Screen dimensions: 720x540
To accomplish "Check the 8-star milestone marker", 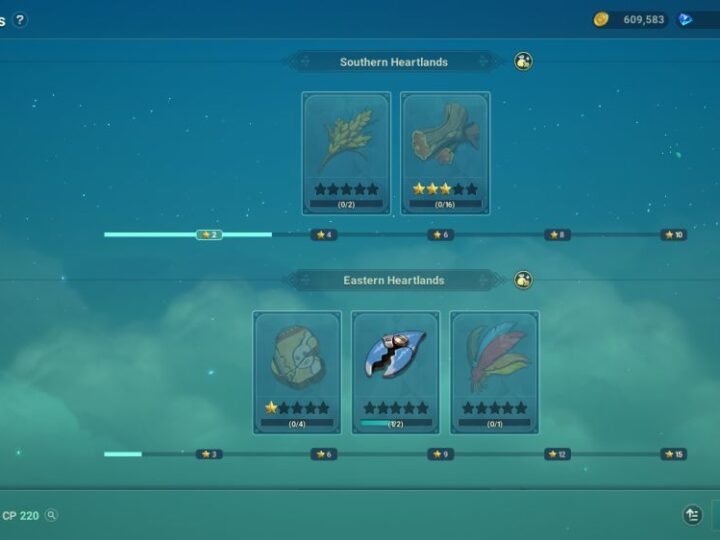I will coord(557,235).
